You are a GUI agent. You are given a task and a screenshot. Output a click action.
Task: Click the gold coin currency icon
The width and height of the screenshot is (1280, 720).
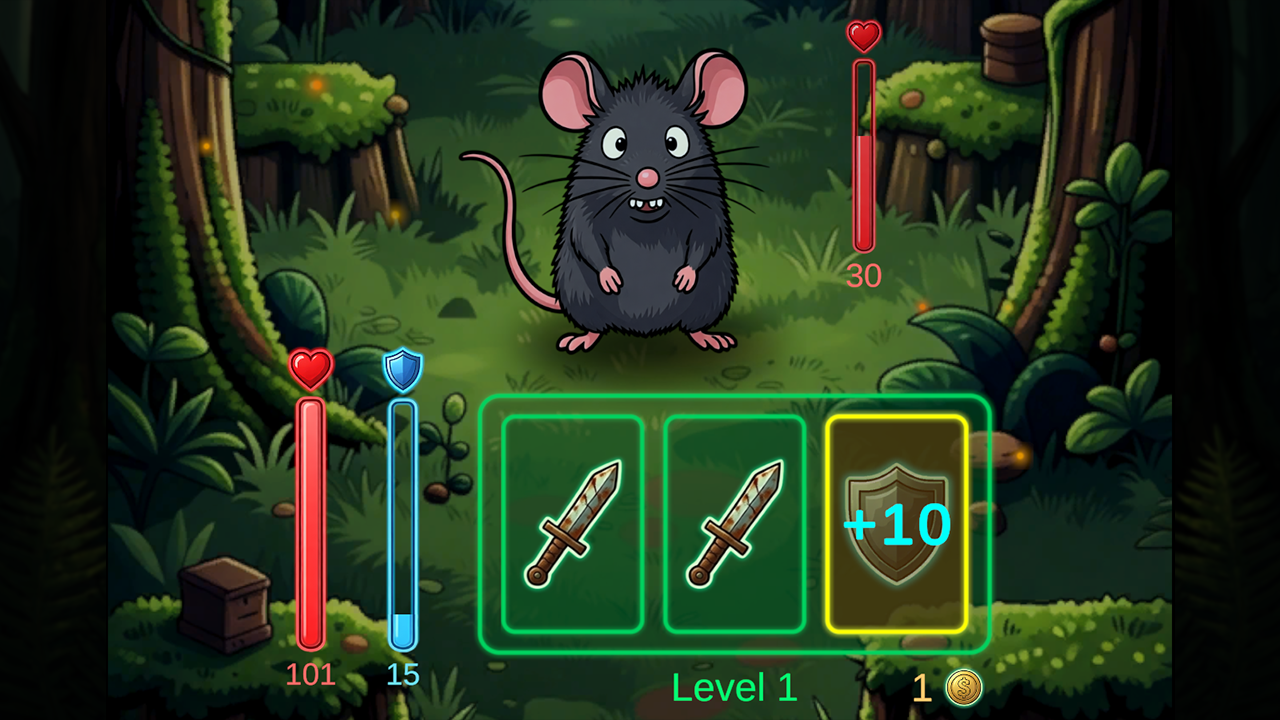click(x=961, y=688)
